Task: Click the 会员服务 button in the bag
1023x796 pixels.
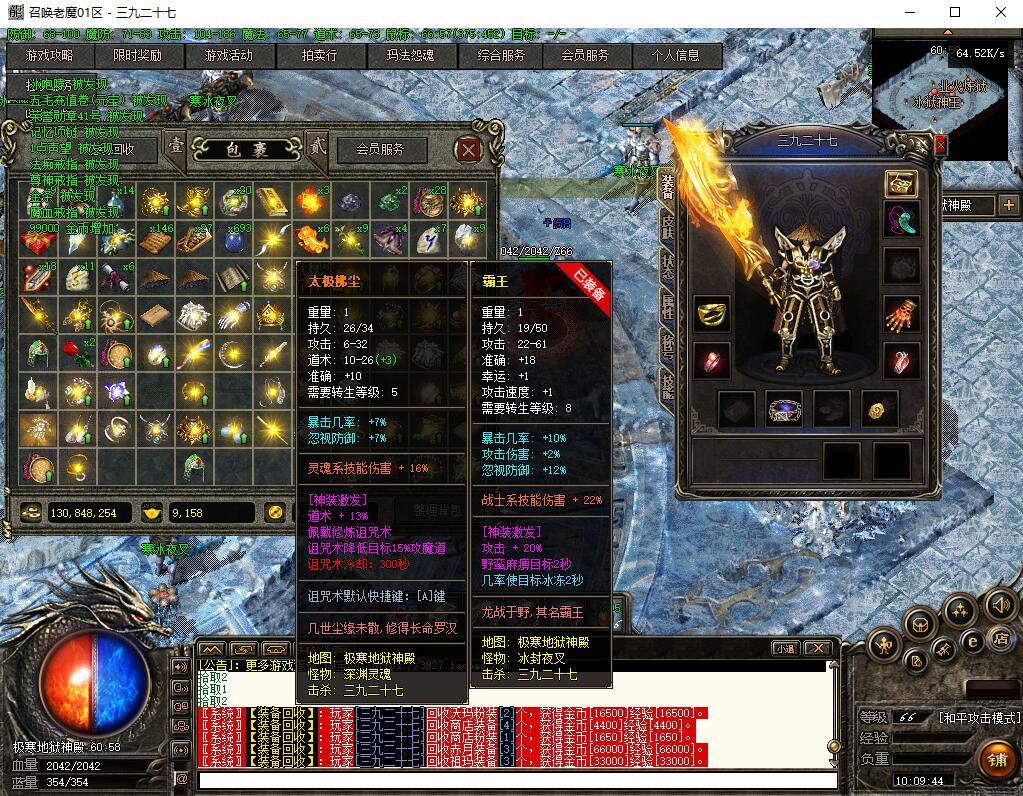Action: click(381, 150)
